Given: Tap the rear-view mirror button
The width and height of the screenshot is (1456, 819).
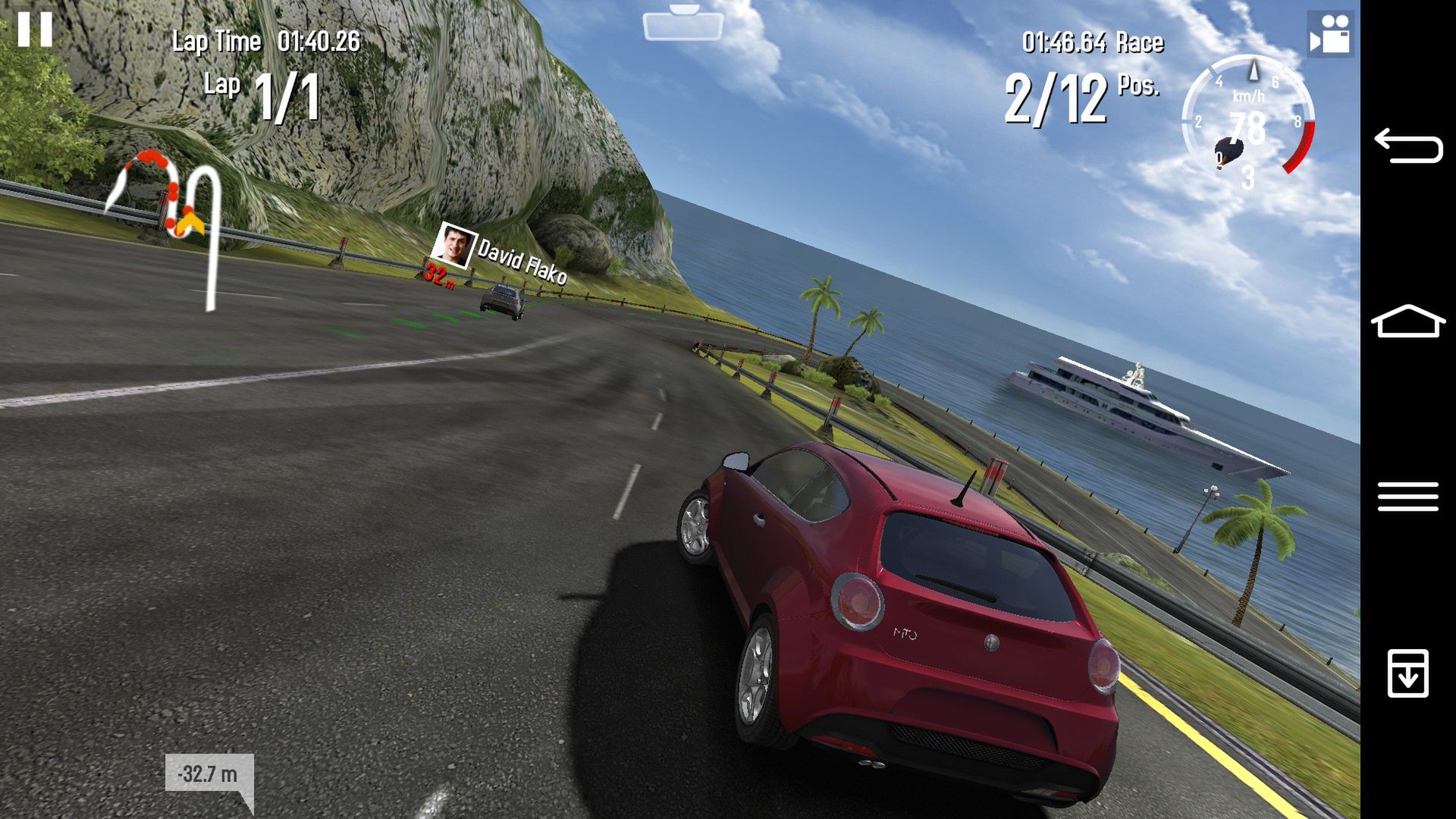Looking at the screenshot, I should [x=682, y=24].
